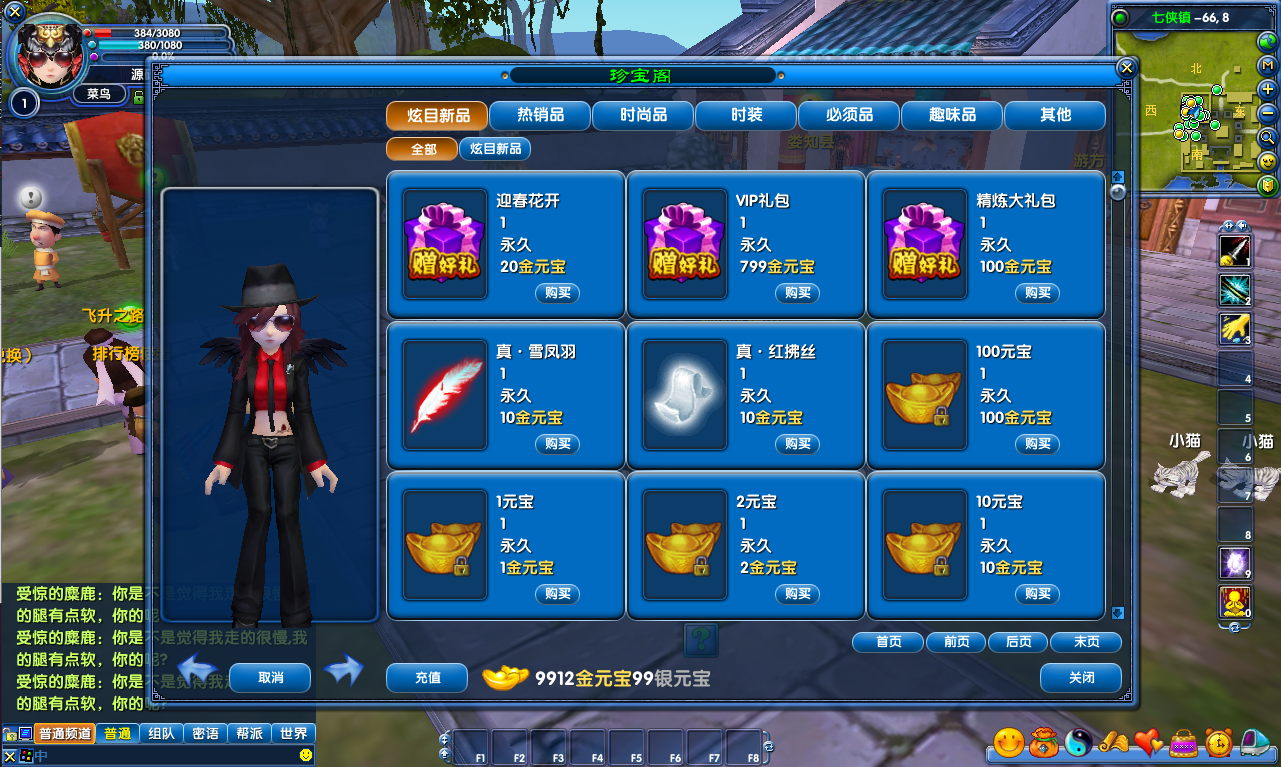Buy the VIP礼包 for 799 gold
Screen dimensions: 1281x767
(797, 293)
